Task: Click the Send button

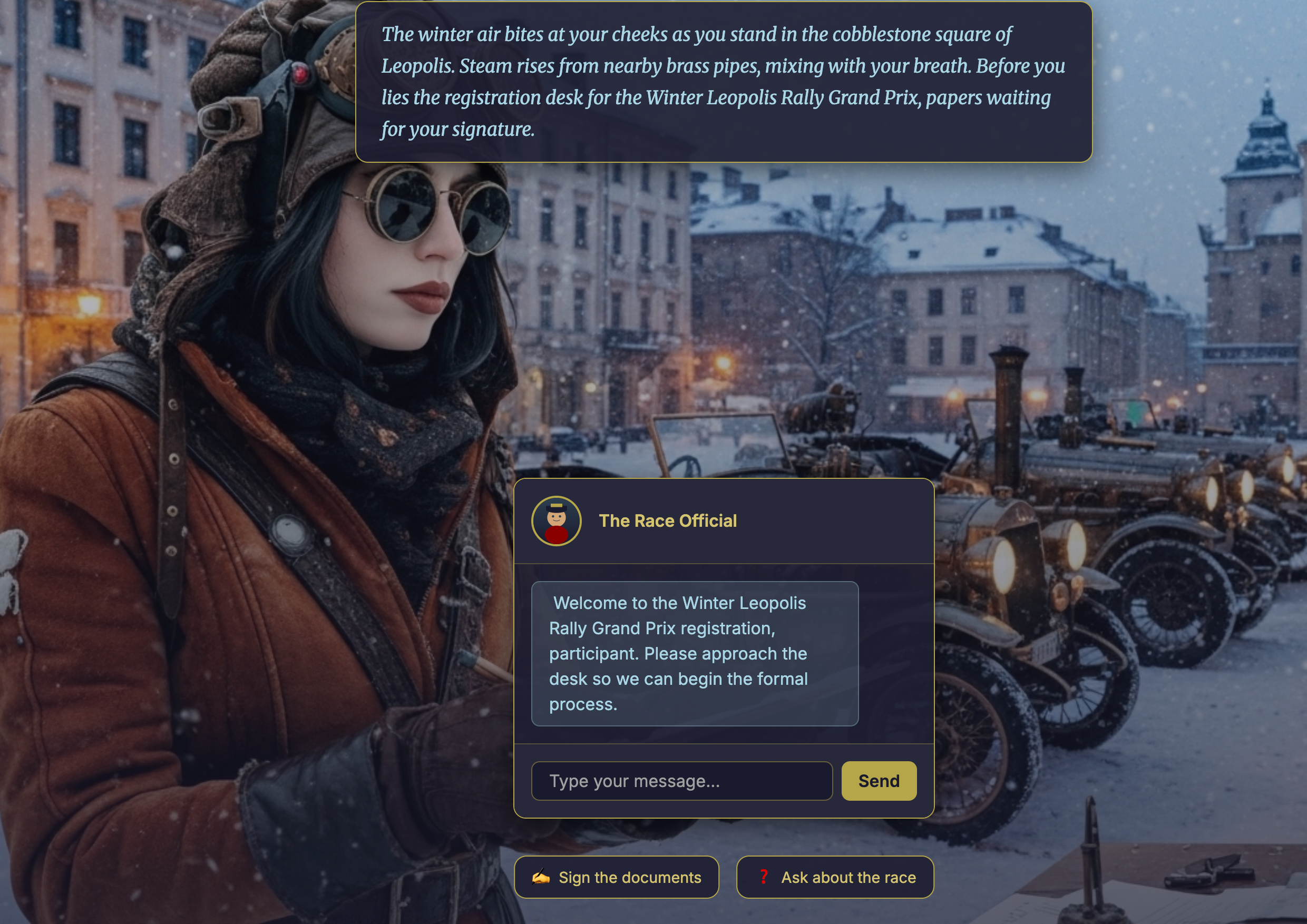Action: (x=879, y=781)
